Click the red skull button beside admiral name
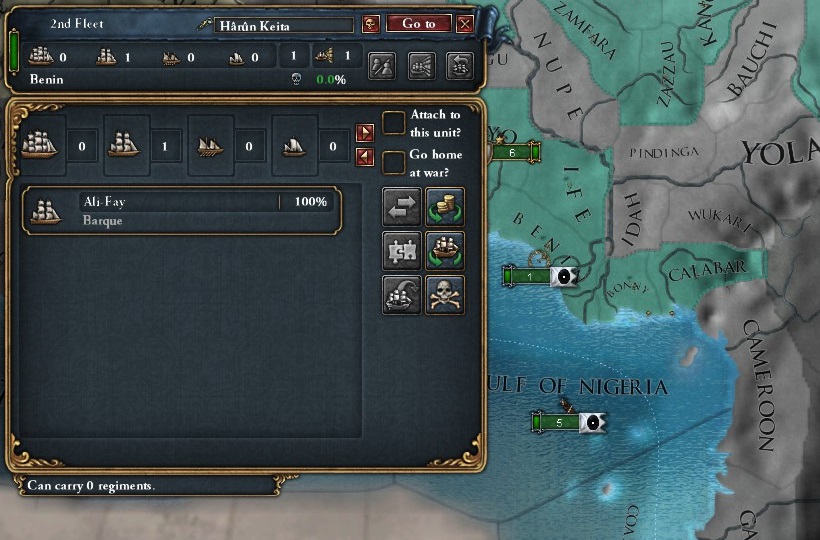820x540 pixels. pyautogui.click(x=370, y=24)
